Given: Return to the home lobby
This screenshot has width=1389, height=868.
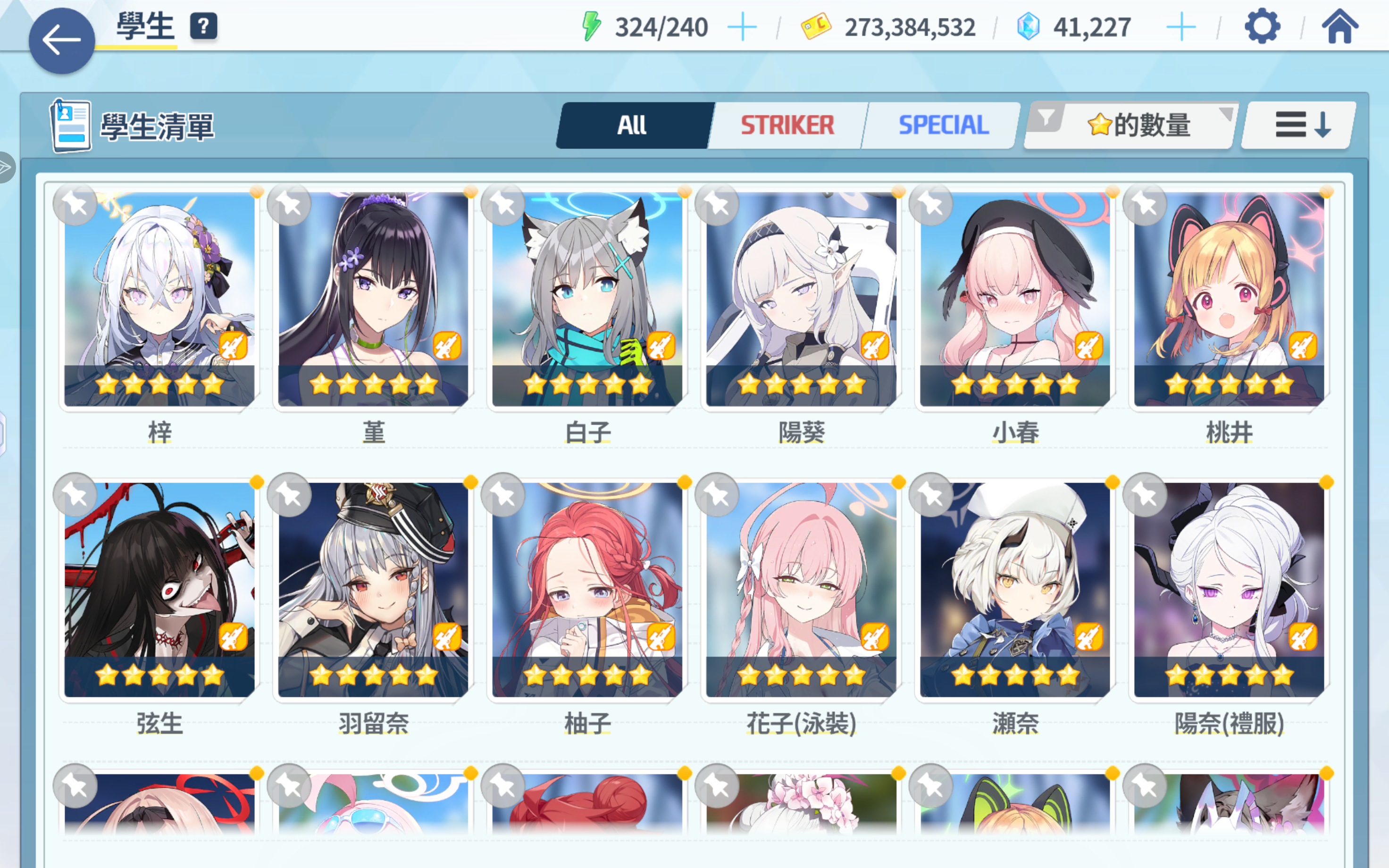Looking at the screenshot, I should [1339, 26].
